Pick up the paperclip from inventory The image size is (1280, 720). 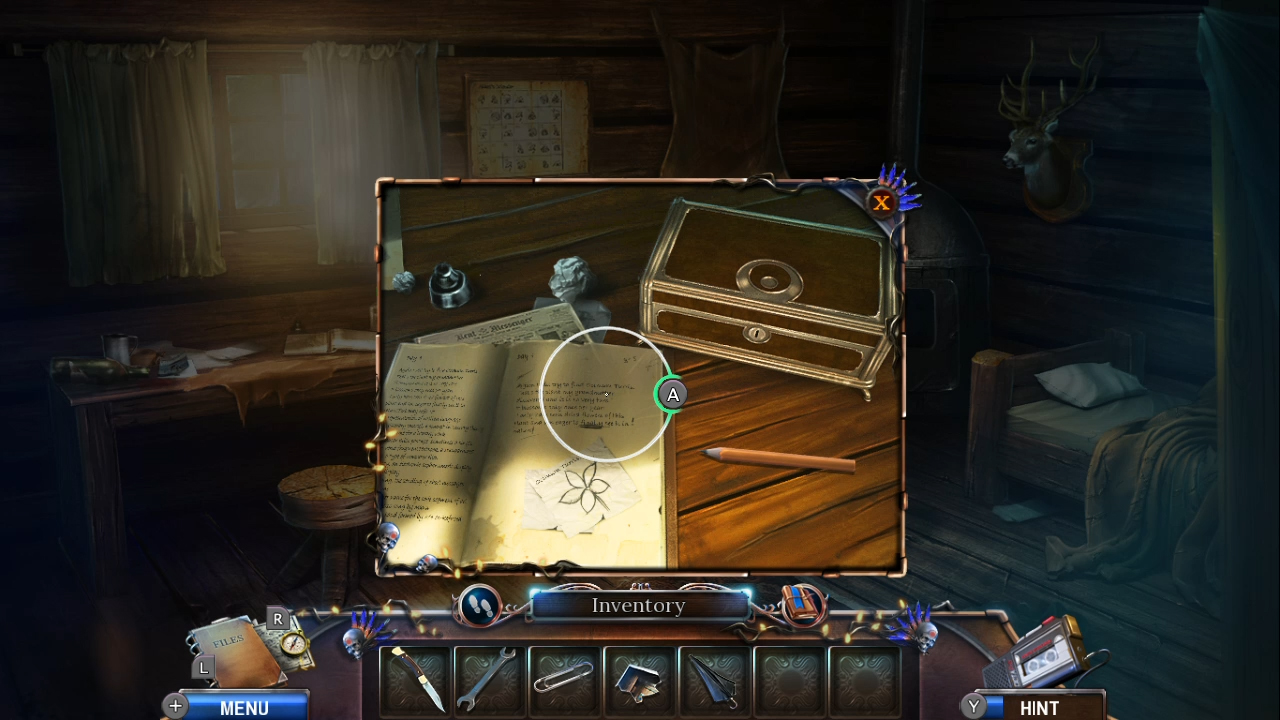point(564,681)
